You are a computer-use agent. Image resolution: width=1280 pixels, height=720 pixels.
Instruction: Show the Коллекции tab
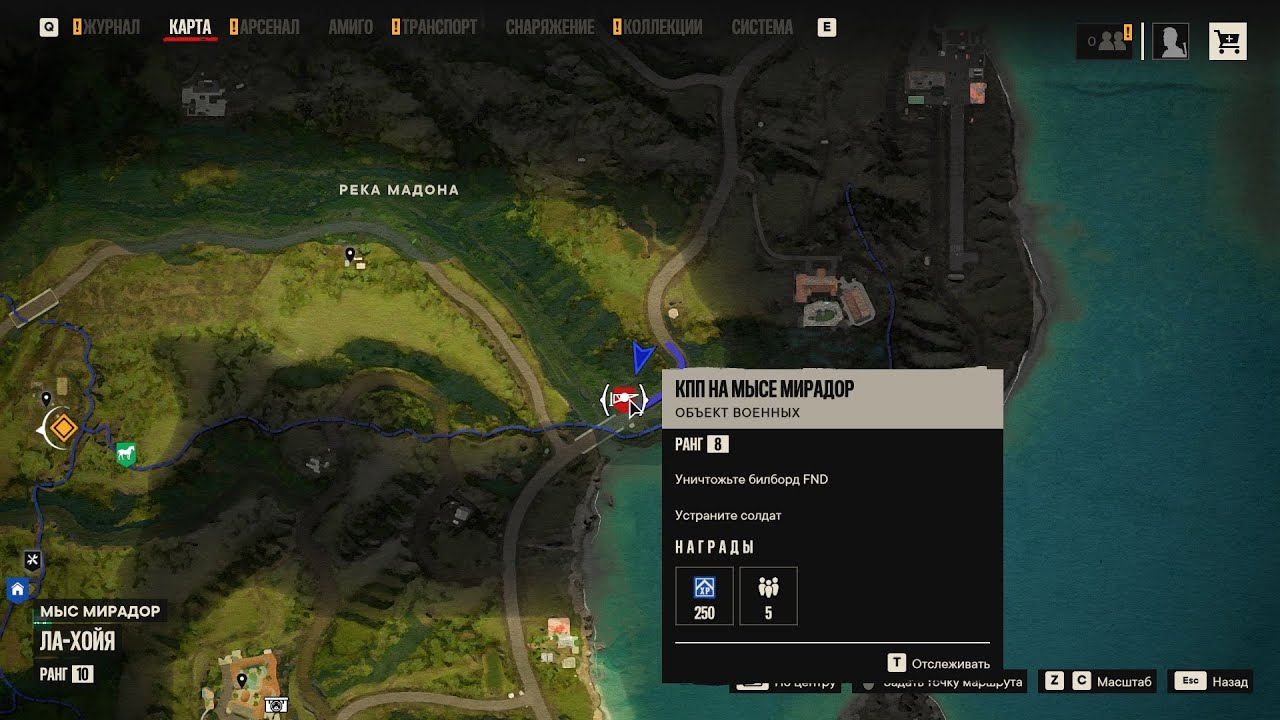[662, 27]
